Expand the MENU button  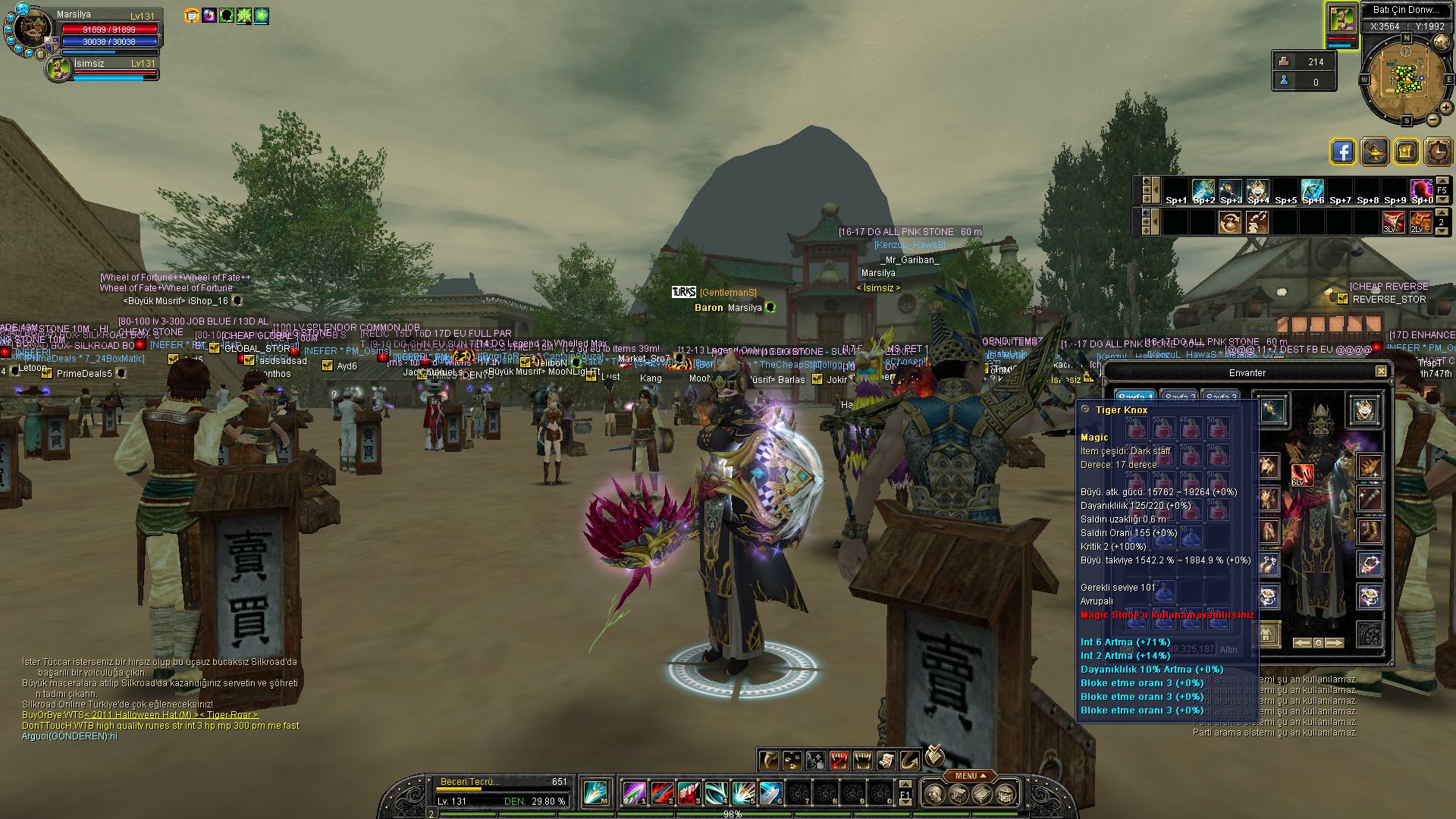point(970,776)
